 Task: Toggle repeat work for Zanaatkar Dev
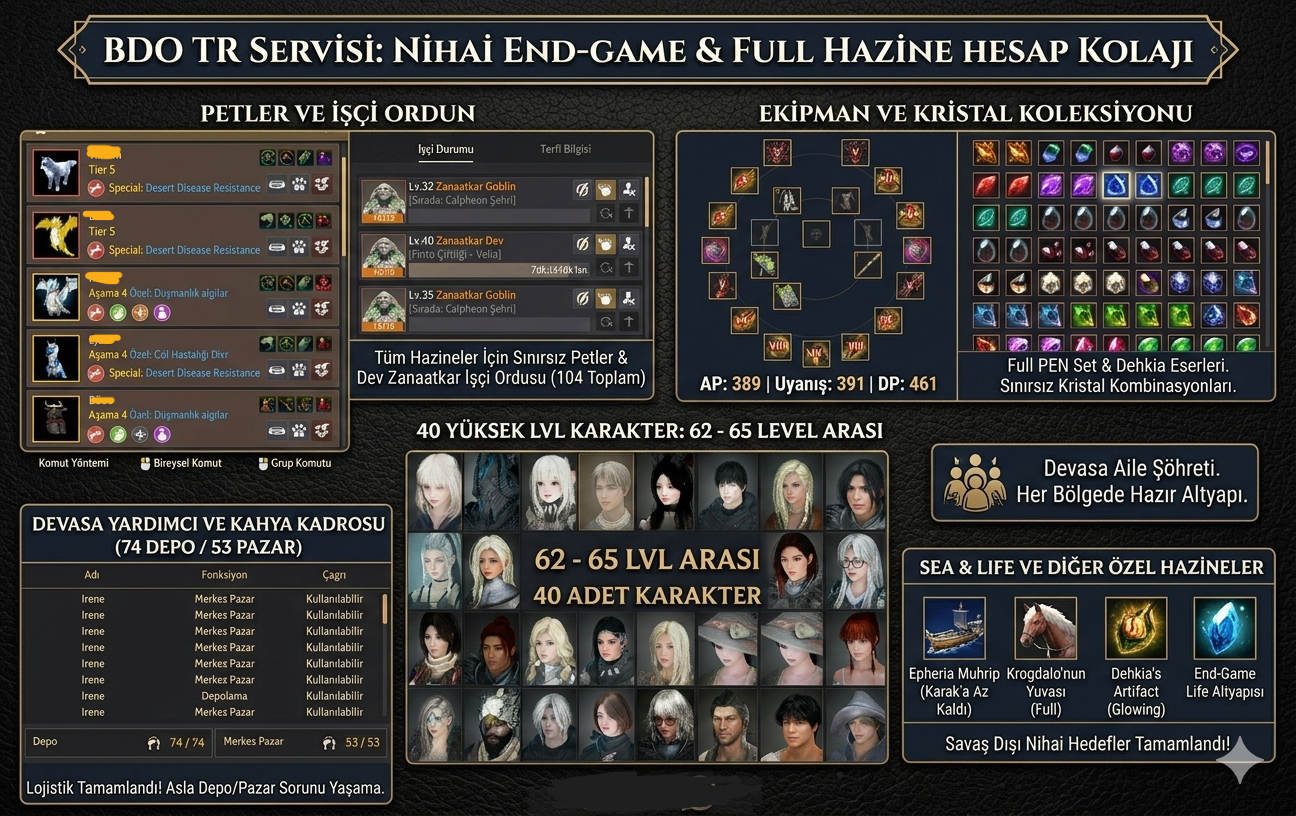[x=606, y=268]
